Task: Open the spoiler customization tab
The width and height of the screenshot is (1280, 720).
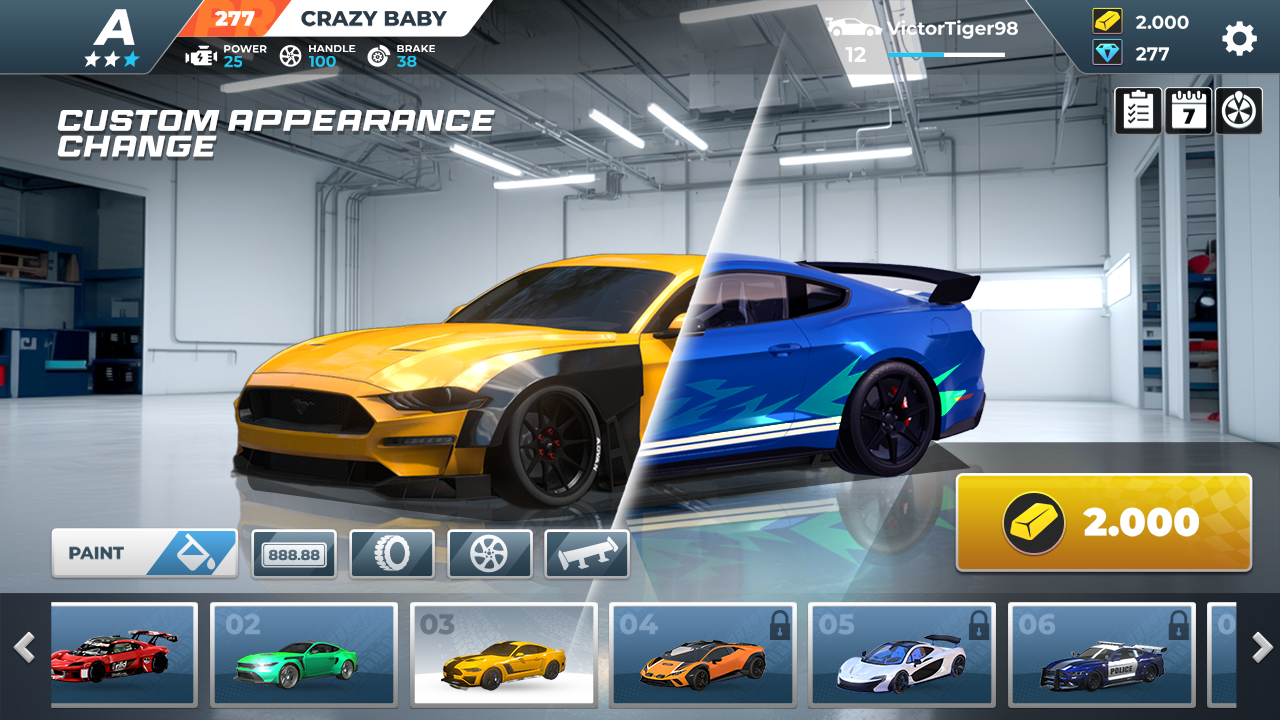Action: point(587,554)
